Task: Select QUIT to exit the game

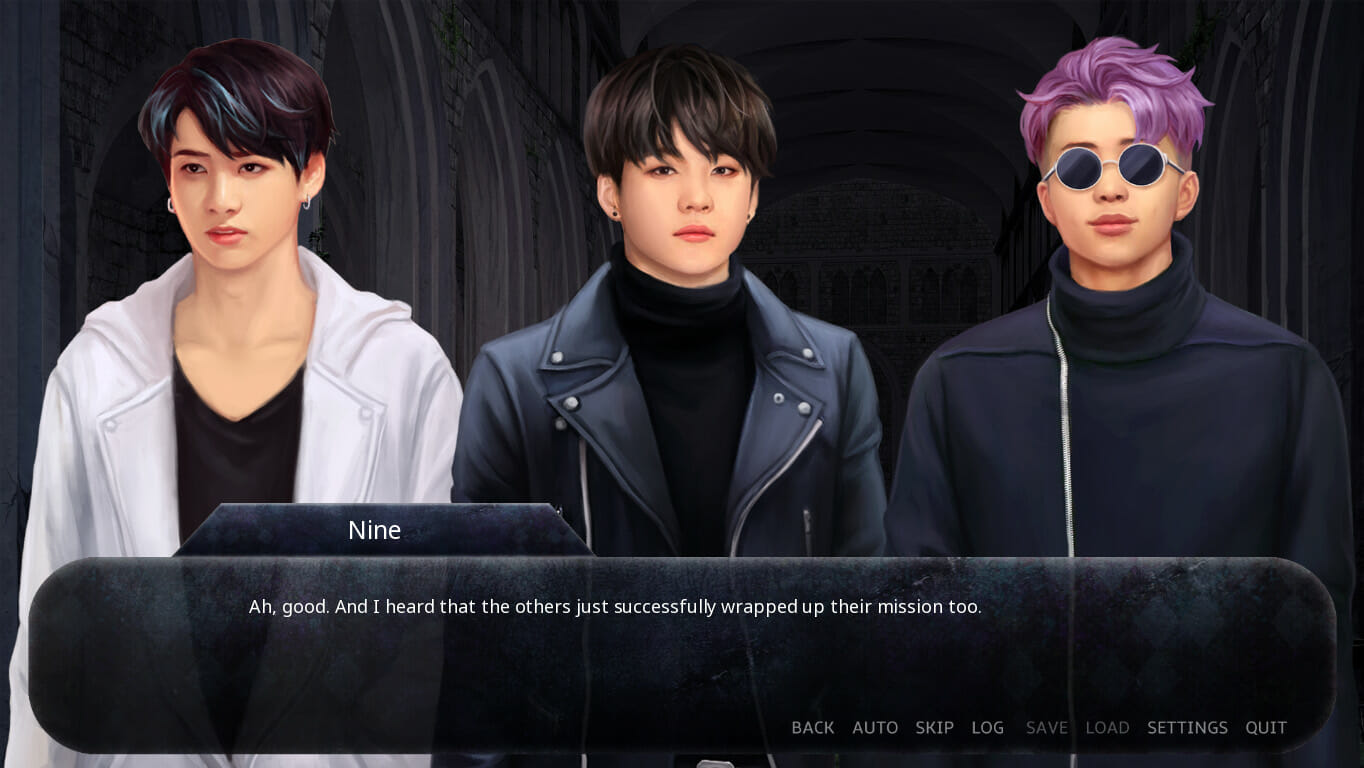Action: tap(1264, 728)
